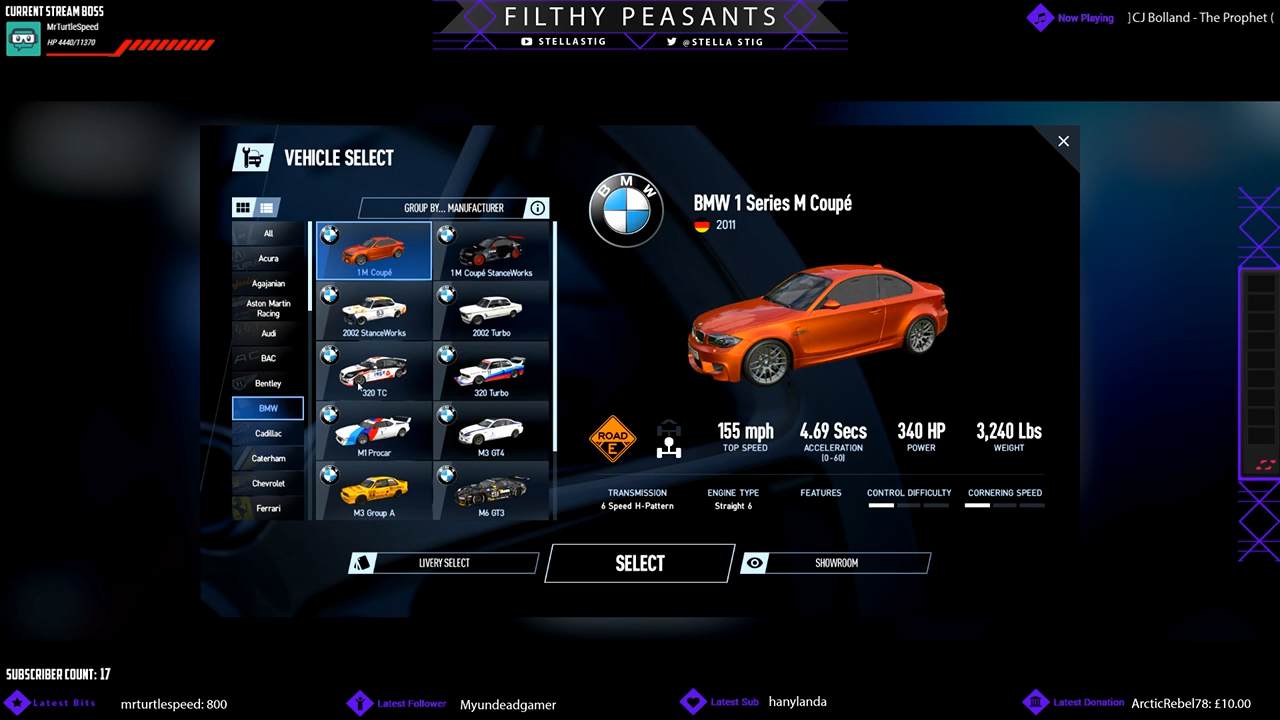Pick the M6 GT3 car
Screen dimensions: 1280x720
[x=491, y=492]
